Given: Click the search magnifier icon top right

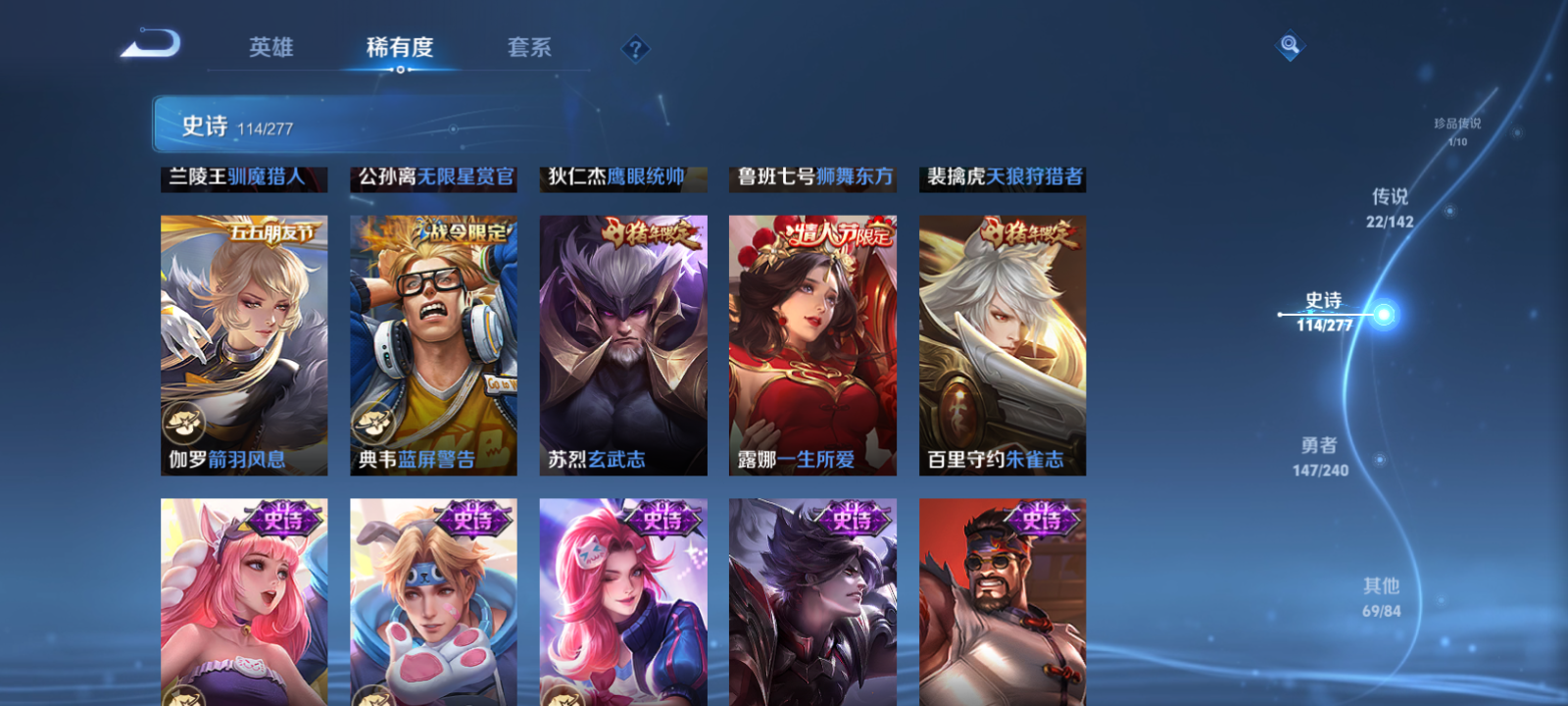Looking at the screenshot, I should (x=1289, y=43).
